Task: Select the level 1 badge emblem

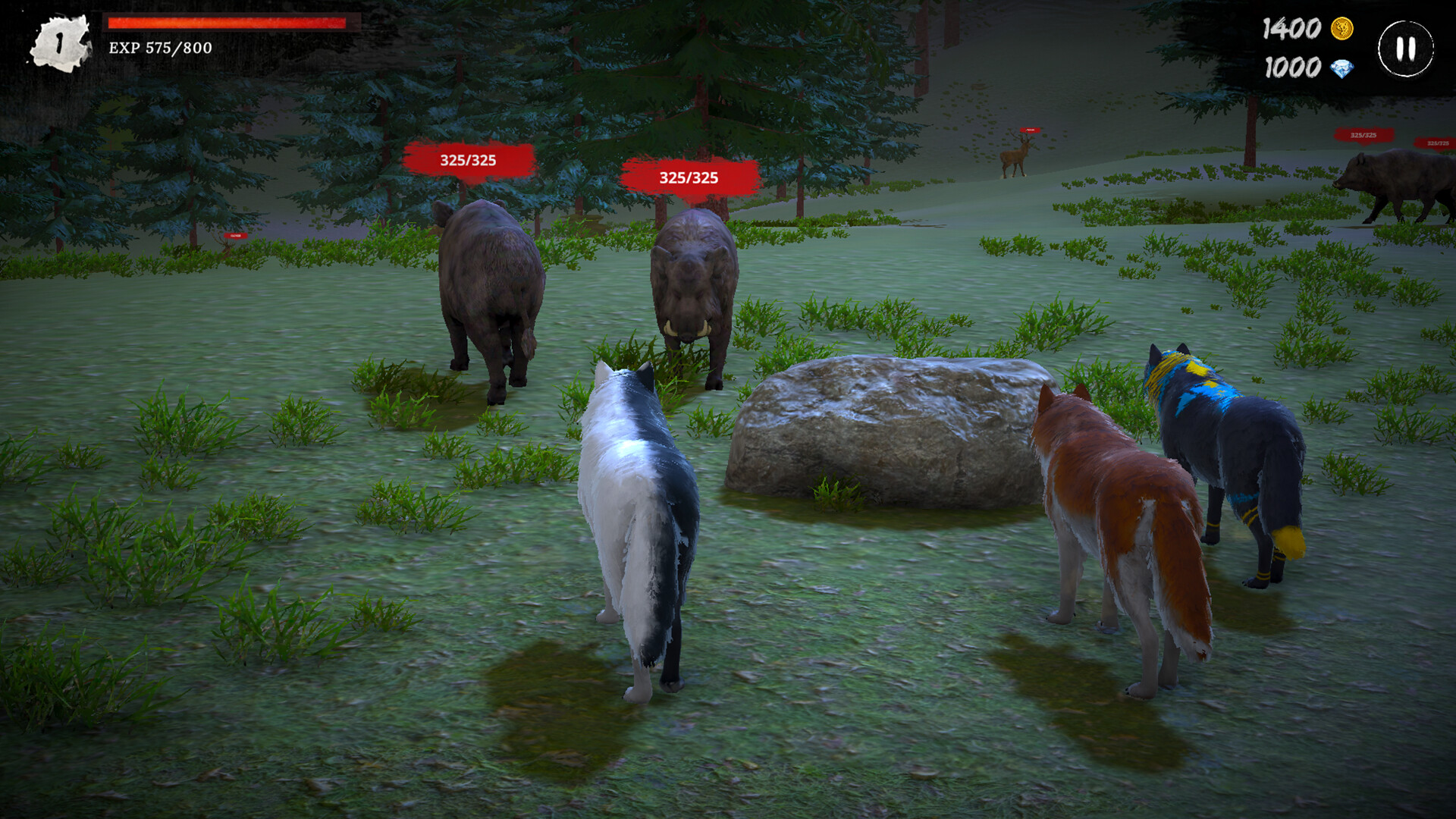Action: [61, 38]
